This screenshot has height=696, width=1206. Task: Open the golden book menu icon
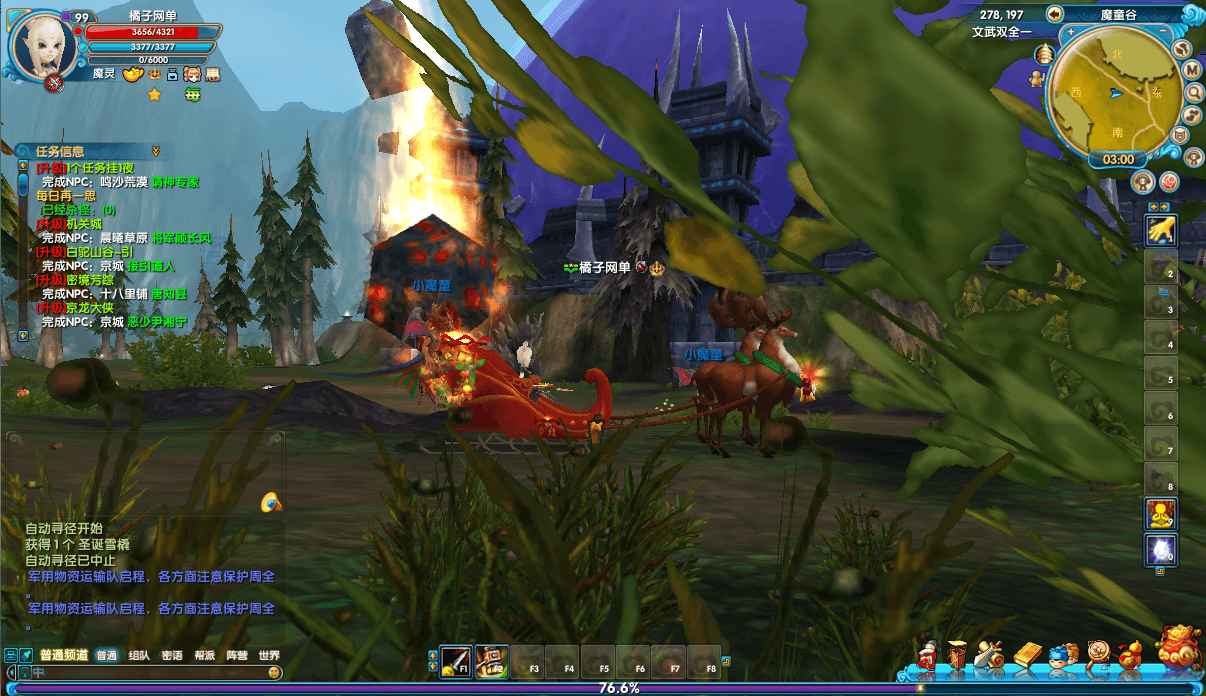1027,655
